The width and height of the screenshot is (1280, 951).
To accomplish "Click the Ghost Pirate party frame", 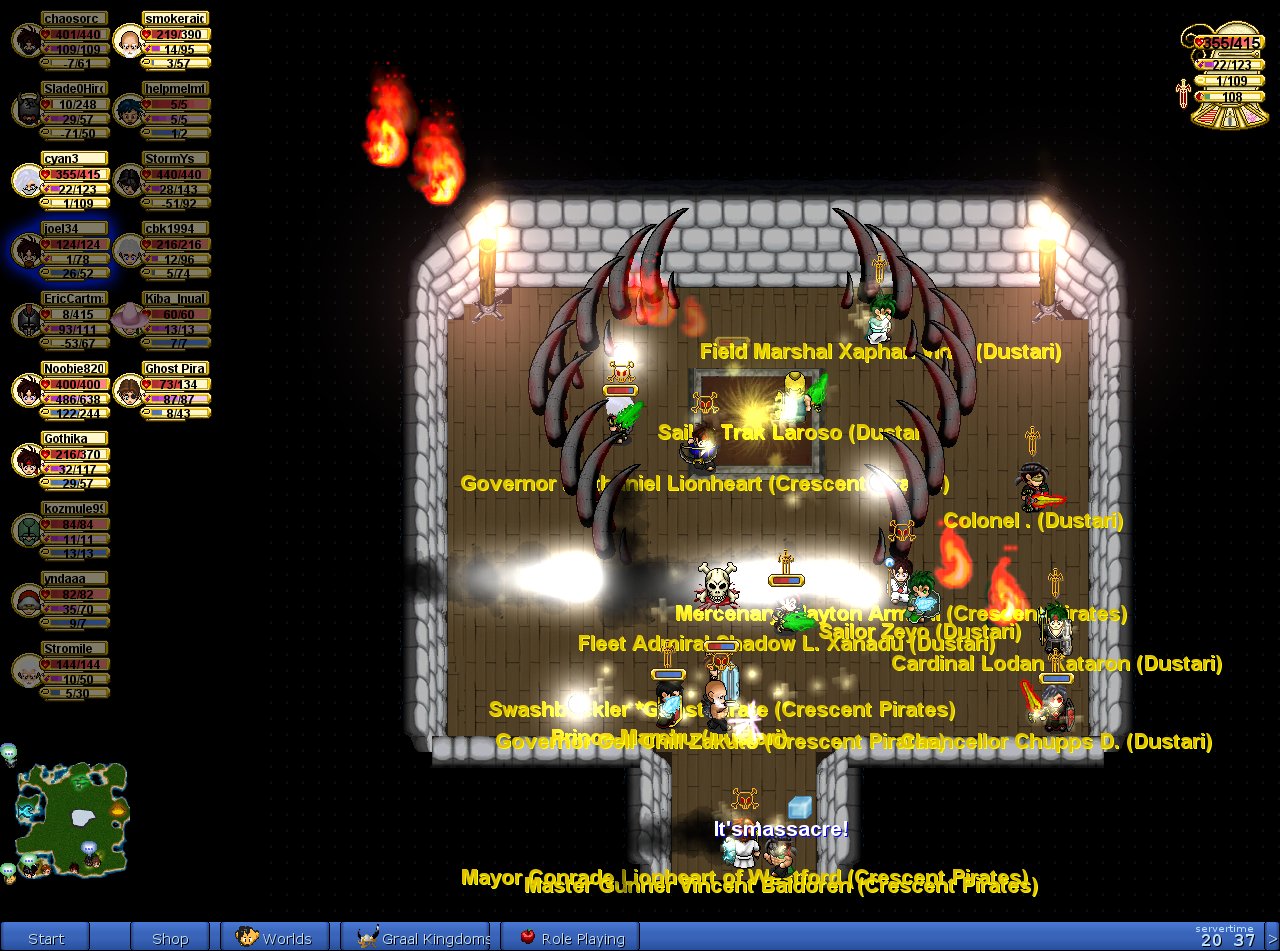I will [x=127, y=390].
